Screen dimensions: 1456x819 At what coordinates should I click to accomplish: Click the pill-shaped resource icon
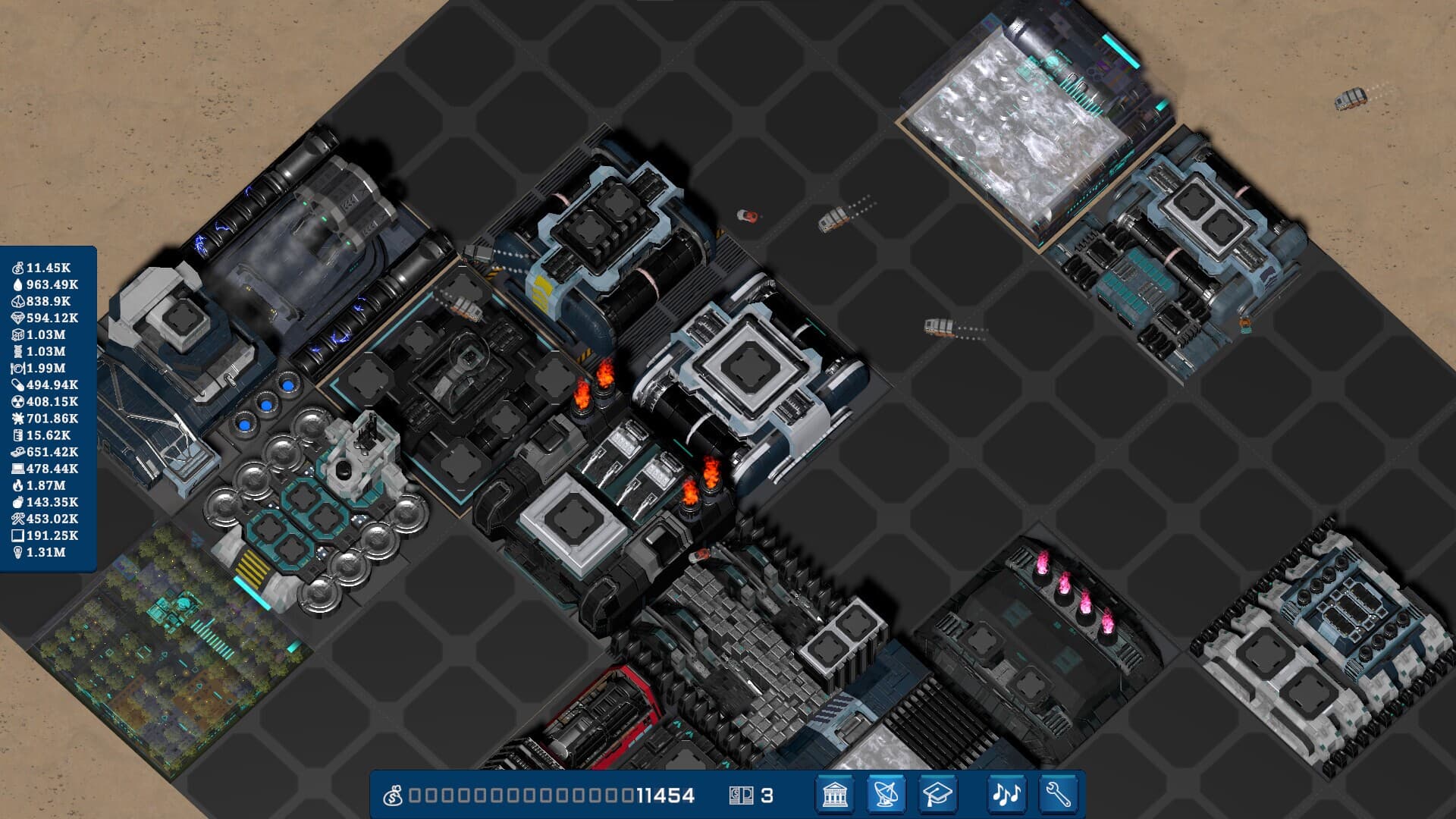(19, 384)
